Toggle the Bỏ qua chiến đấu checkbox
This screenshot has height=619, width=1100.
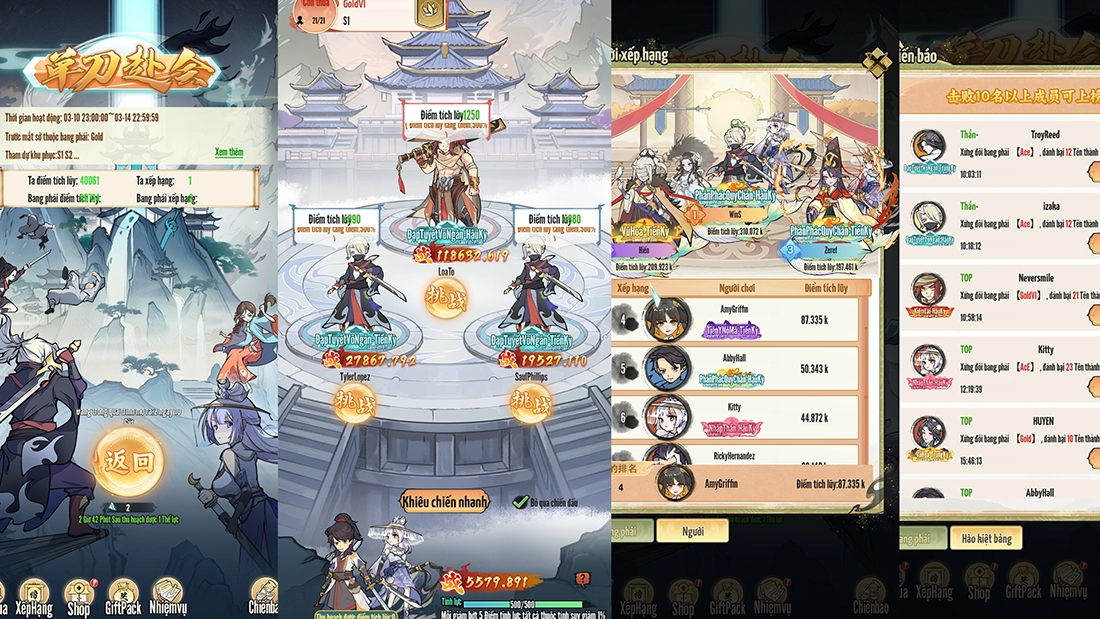tap(519, 501)
